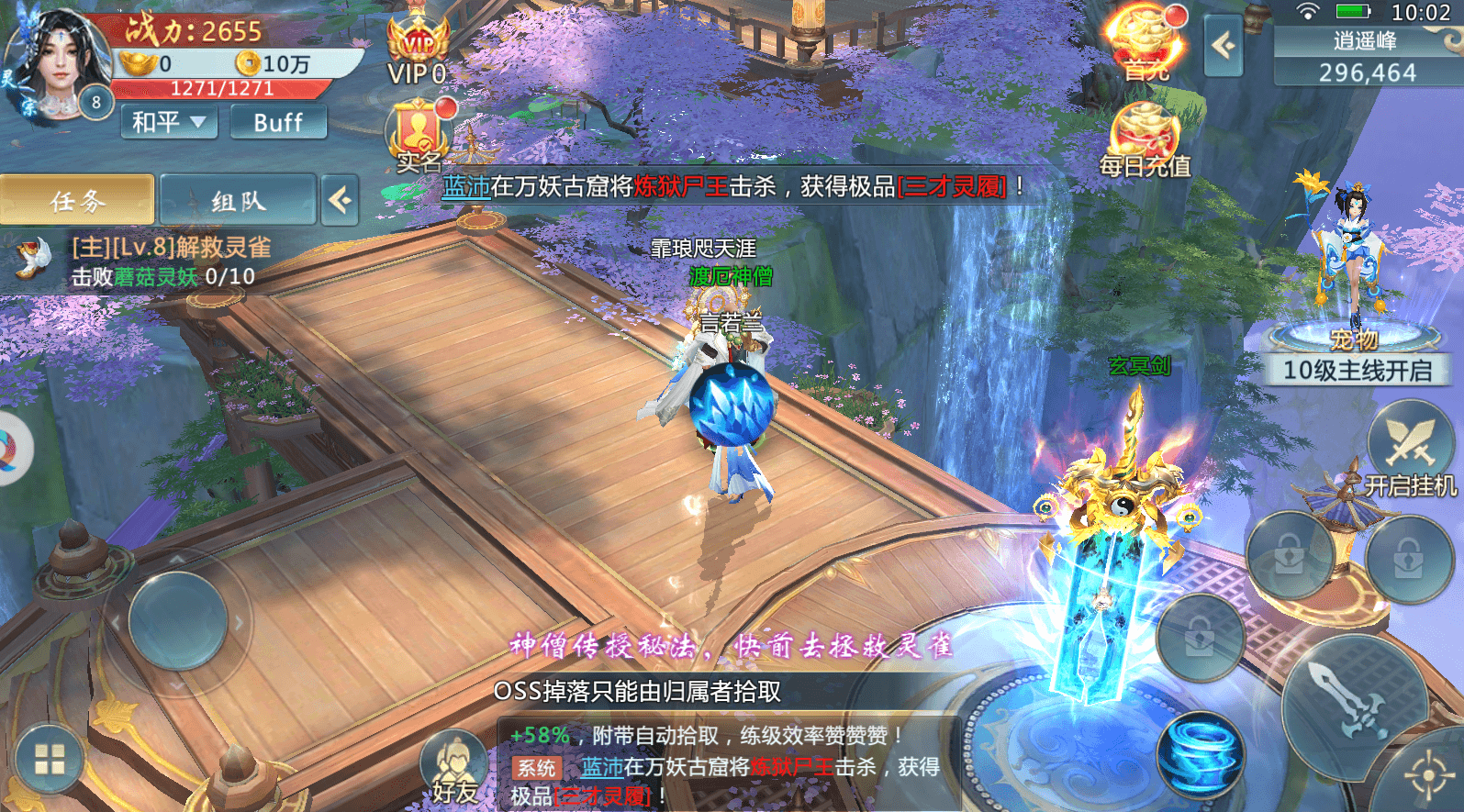The width and height of the screenshot is (1464, 812).
Task: Tap the locked skill slot beside the attack button
Action: (x=1204, y=638)
